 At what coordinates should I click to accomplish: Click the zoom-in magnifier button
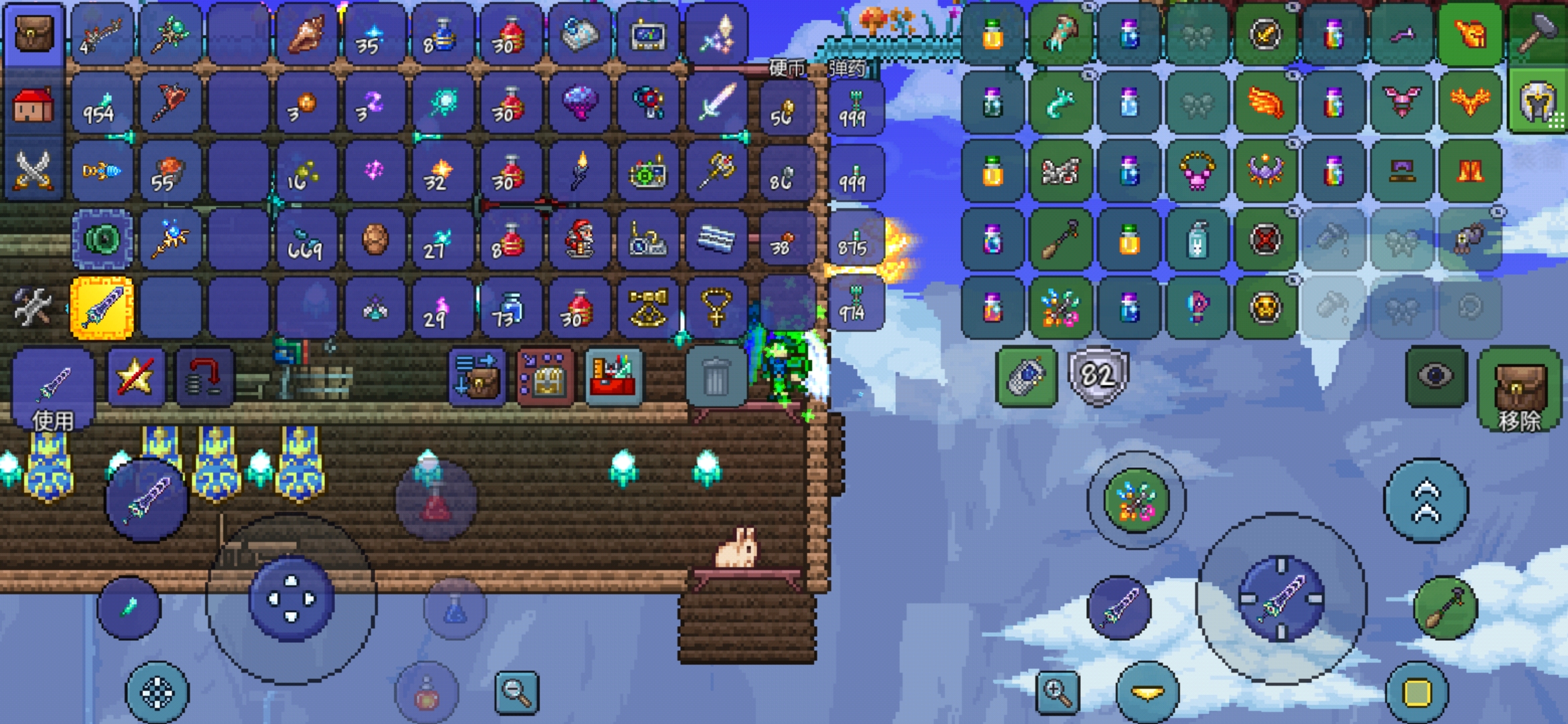(1057, 691)
